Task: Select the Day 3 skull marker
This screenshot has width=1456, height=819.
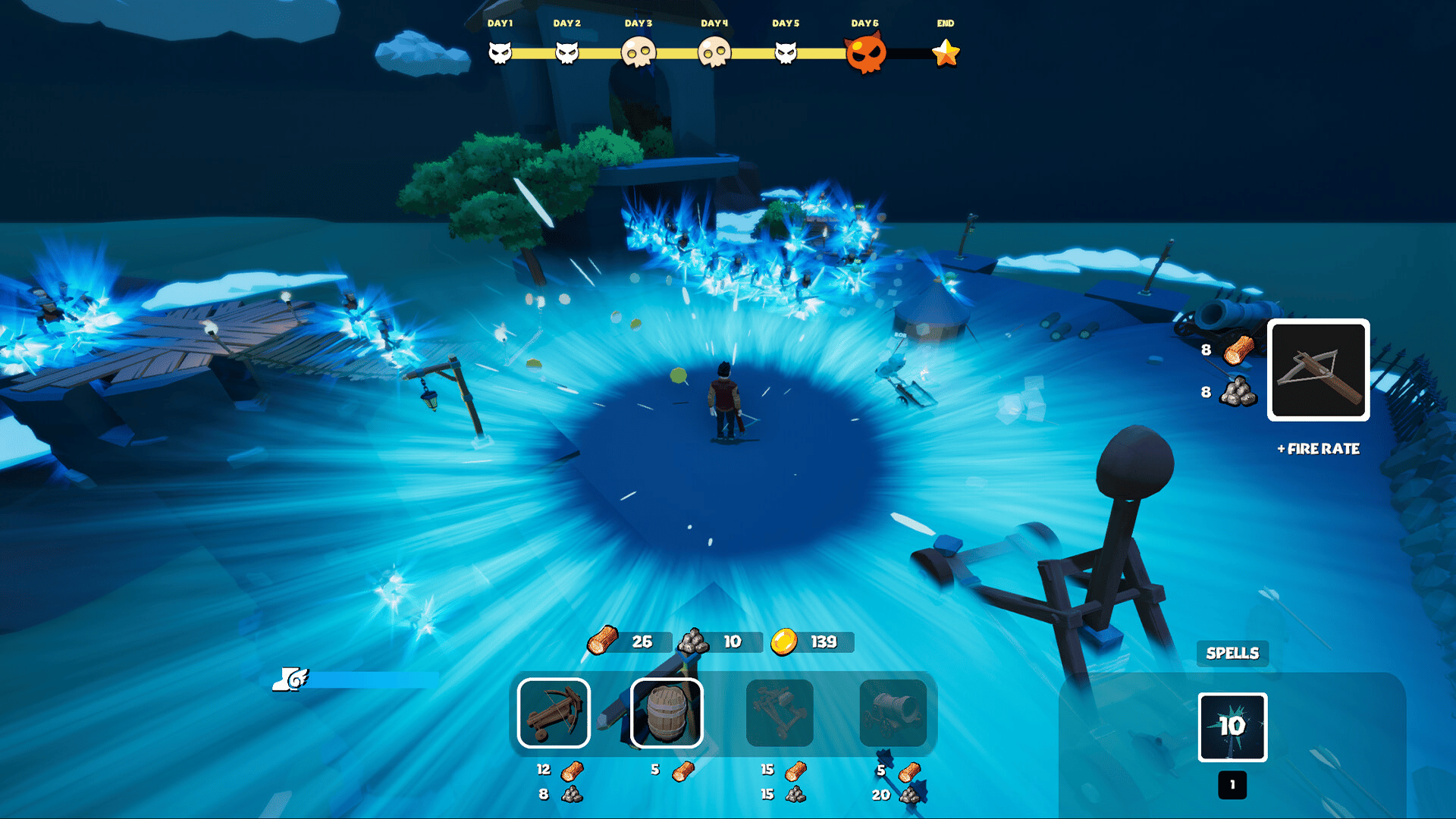Action: pos(639,53)
